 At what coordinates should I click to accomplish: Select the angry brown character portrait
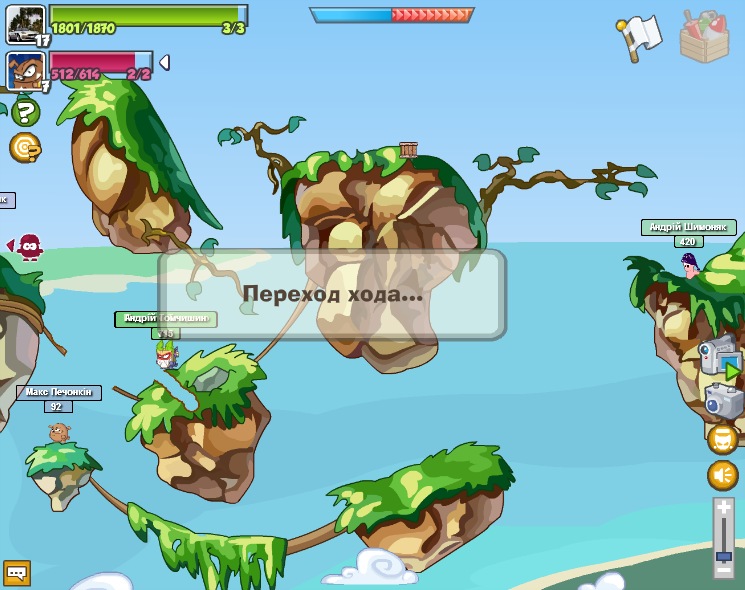(25, 70)
